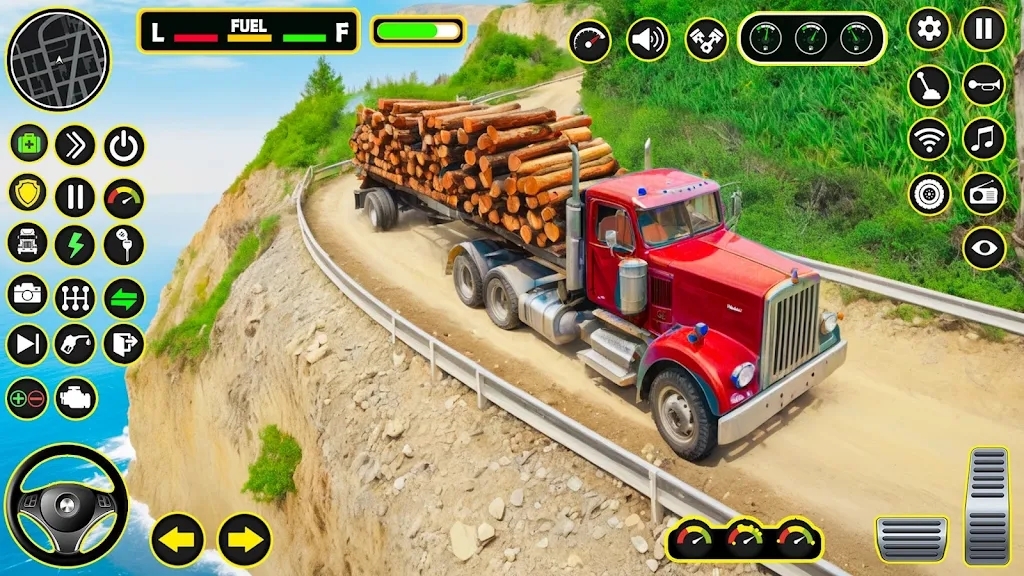The image size is (1024, 576).
Task: Tap the engine icon
Action: 76,398
